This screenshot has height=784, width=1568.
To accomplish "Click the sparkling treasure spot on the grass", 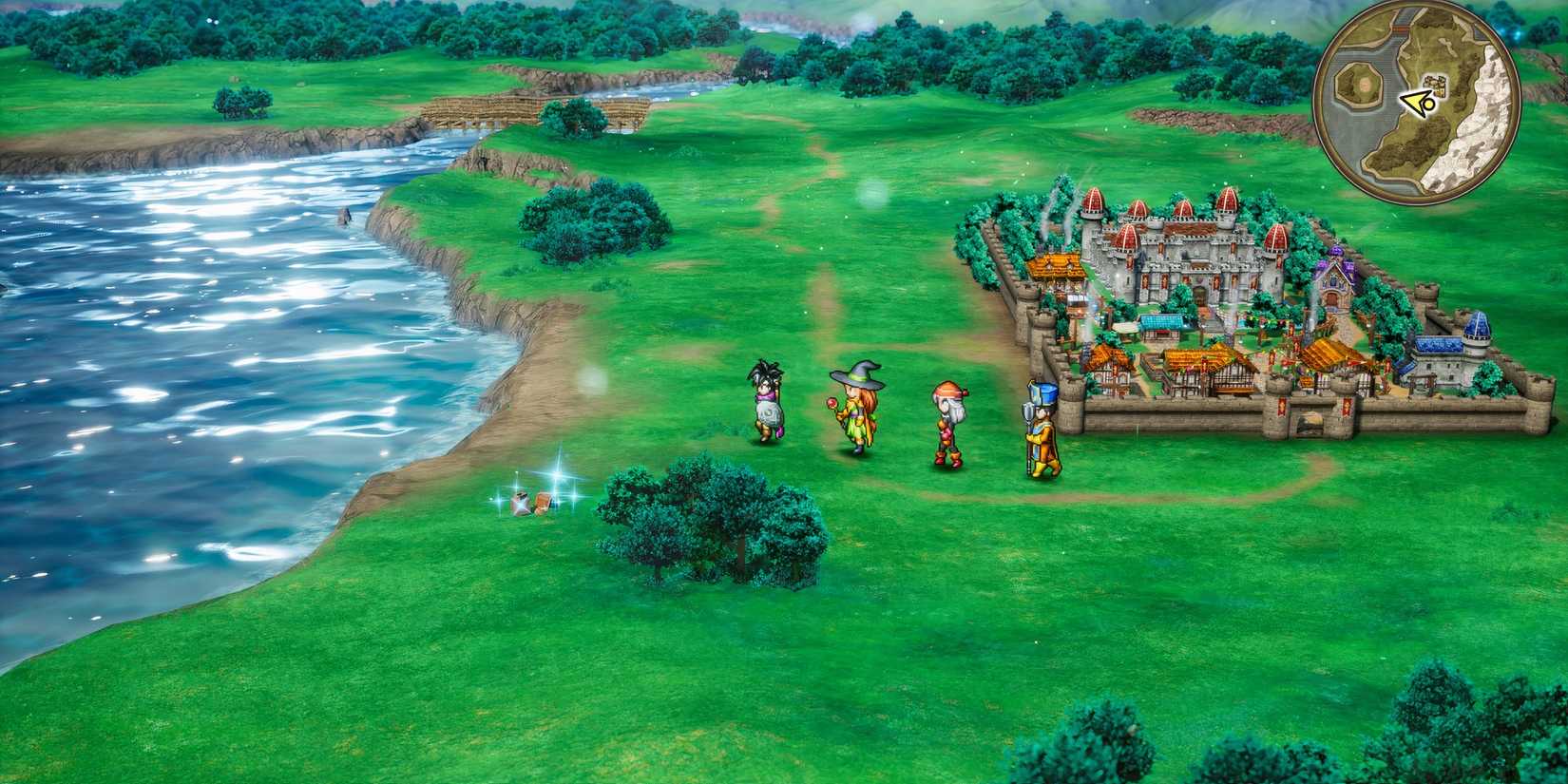I will (533, 502).
